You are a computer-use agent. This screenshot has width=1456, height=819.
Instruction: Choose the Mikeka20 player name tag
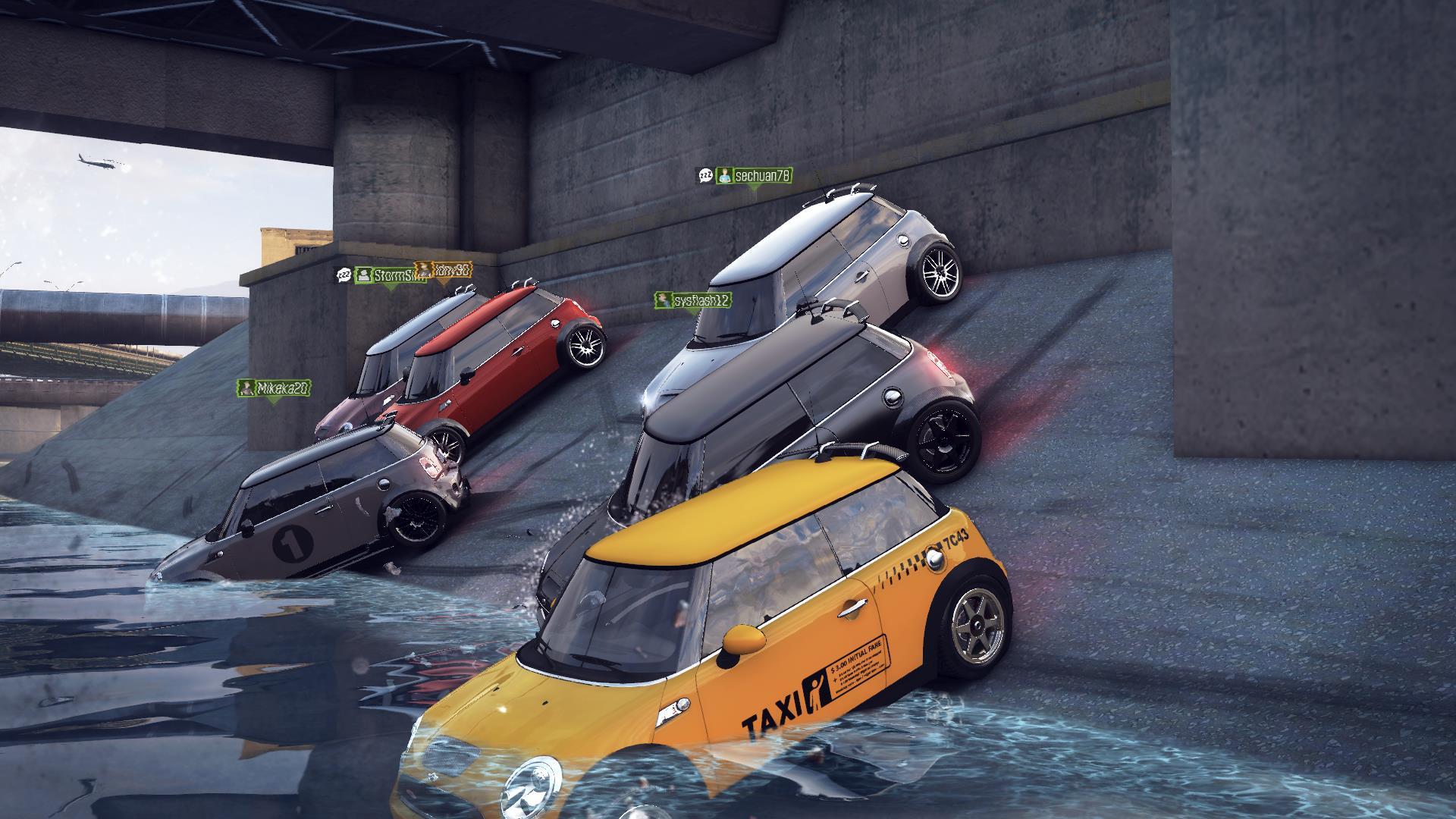(x=275, y=389)
